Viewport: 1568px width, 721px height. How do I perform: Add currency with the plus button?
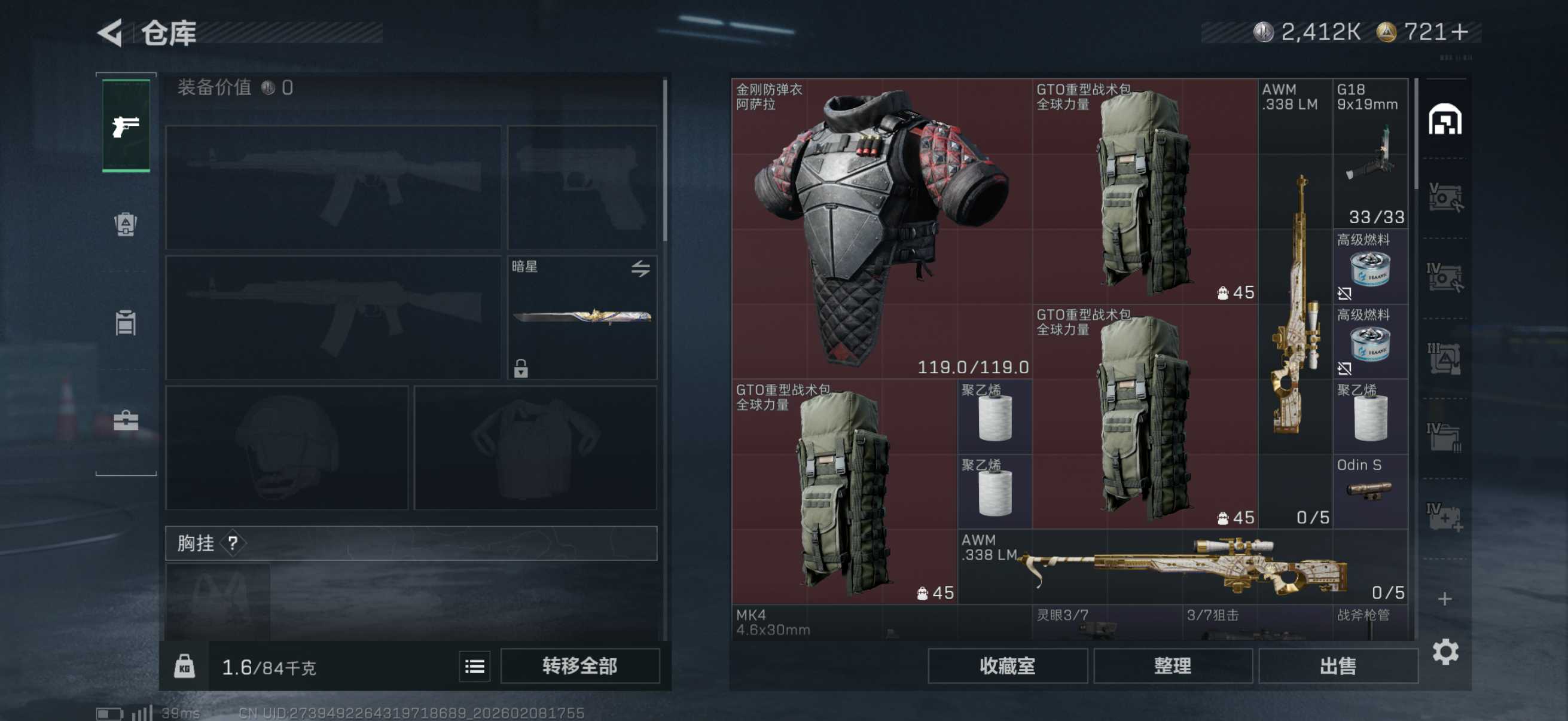tap(1460, 32)
